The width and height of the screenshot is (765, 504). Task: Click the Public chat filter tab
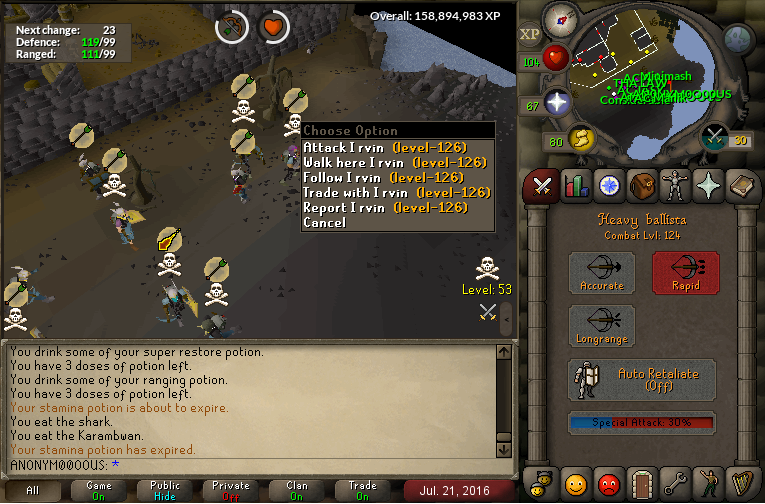(x=165, y=490)
